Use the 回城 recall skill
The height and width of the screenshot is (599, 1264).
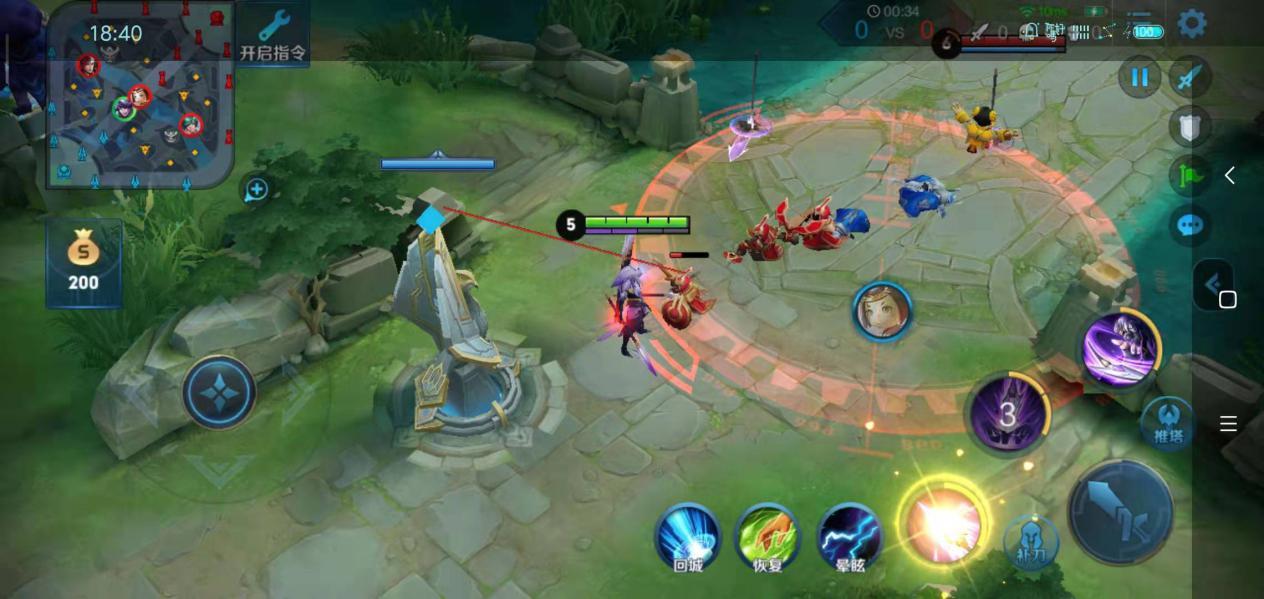tap(688, 537)
